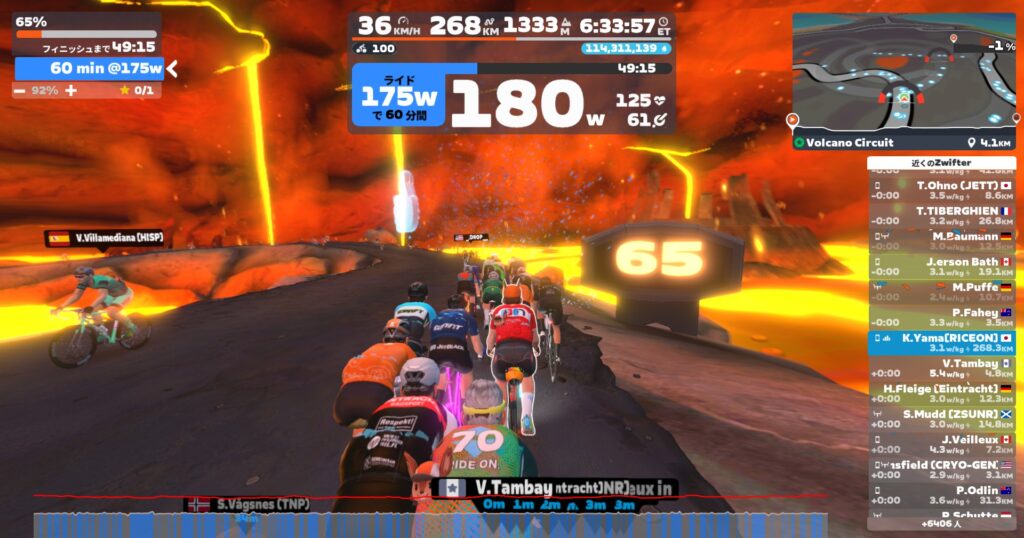Pick M.Puffe from nearby Zwifters
The height and width of the screenshot is (538, 1024).
pyautogui.click(x=941, y=292)
